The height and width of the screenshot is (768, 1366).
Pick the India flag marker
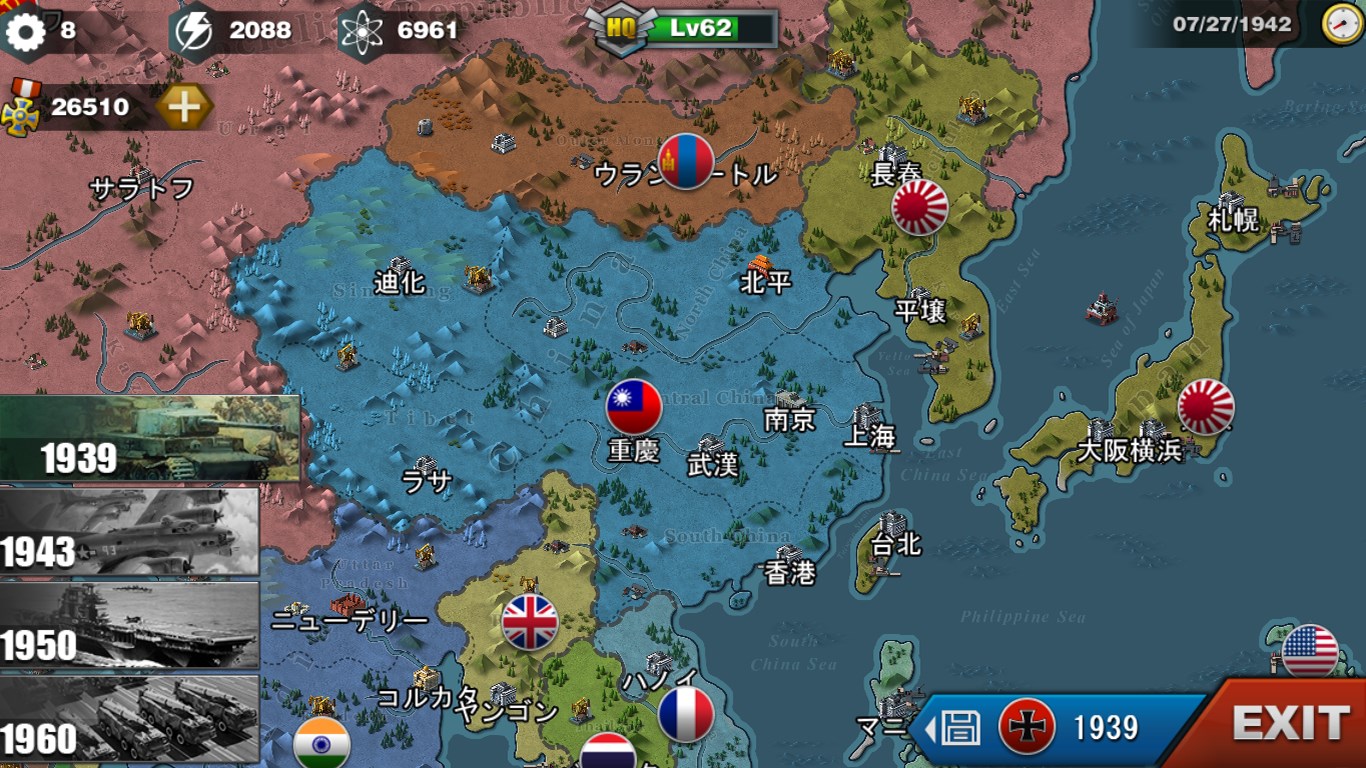pos(322,744)
